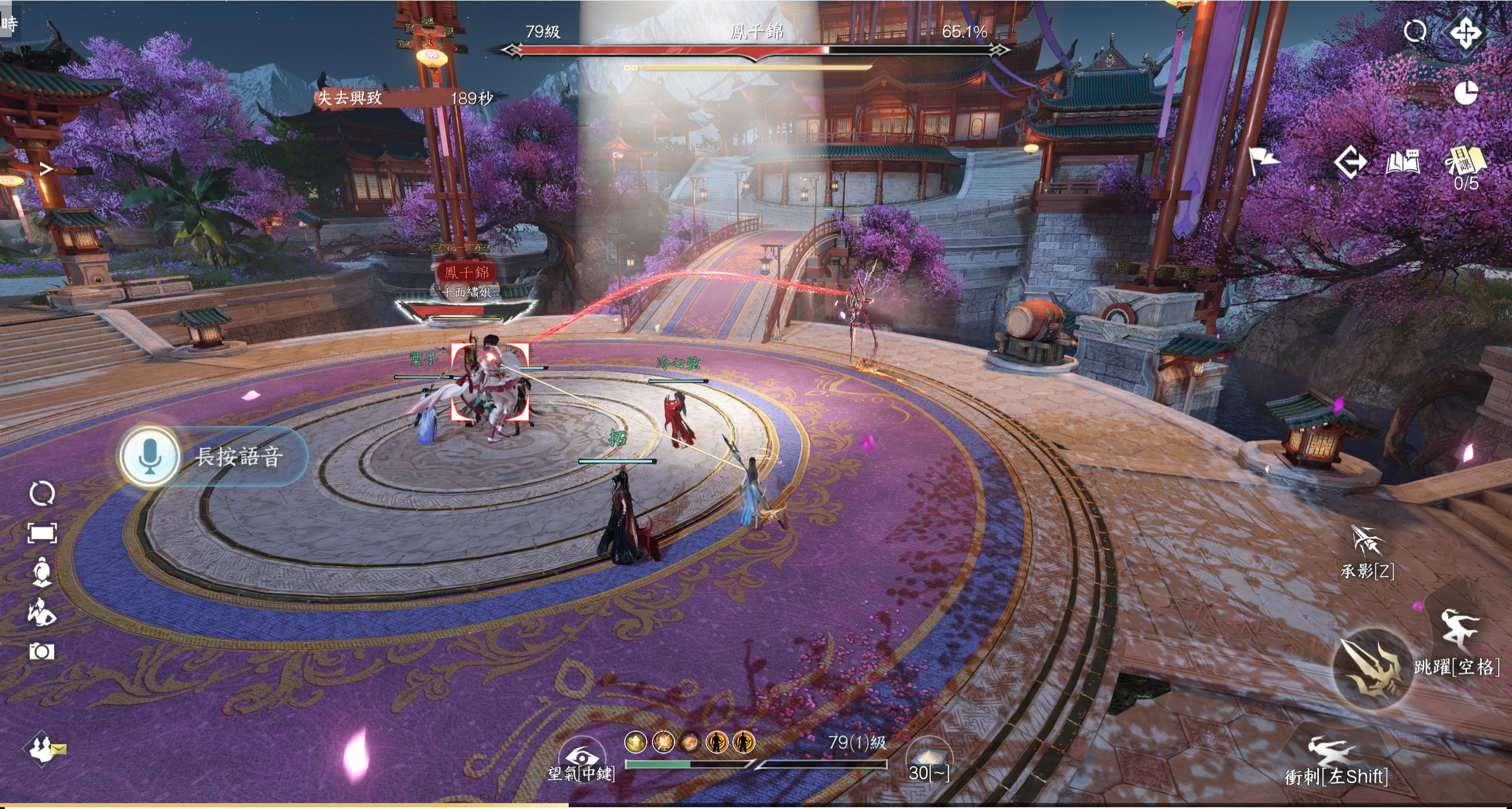Open the friends icon with mail envelope
This screenshot has height=809, width=1512.
point(43,749)
